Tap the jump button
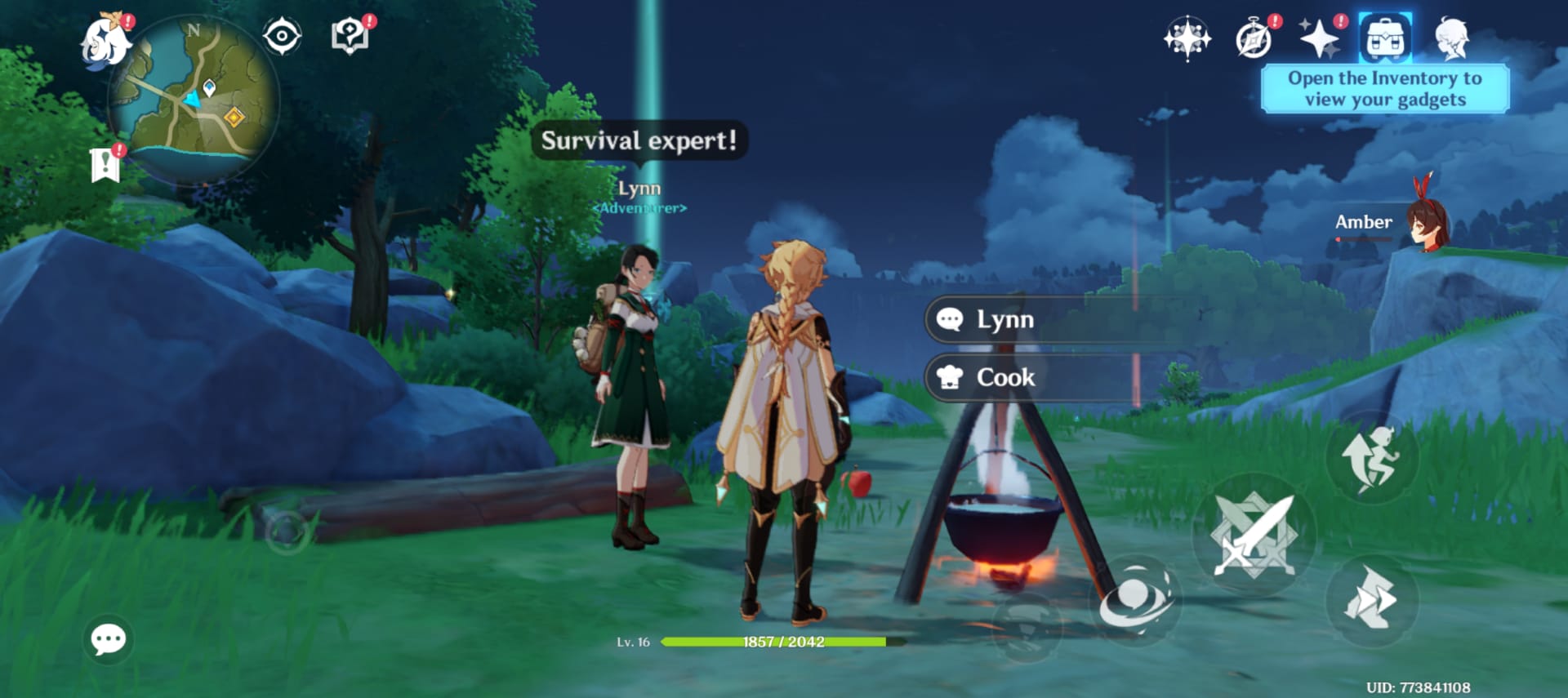1568x698 pixels. point(1371,457)
